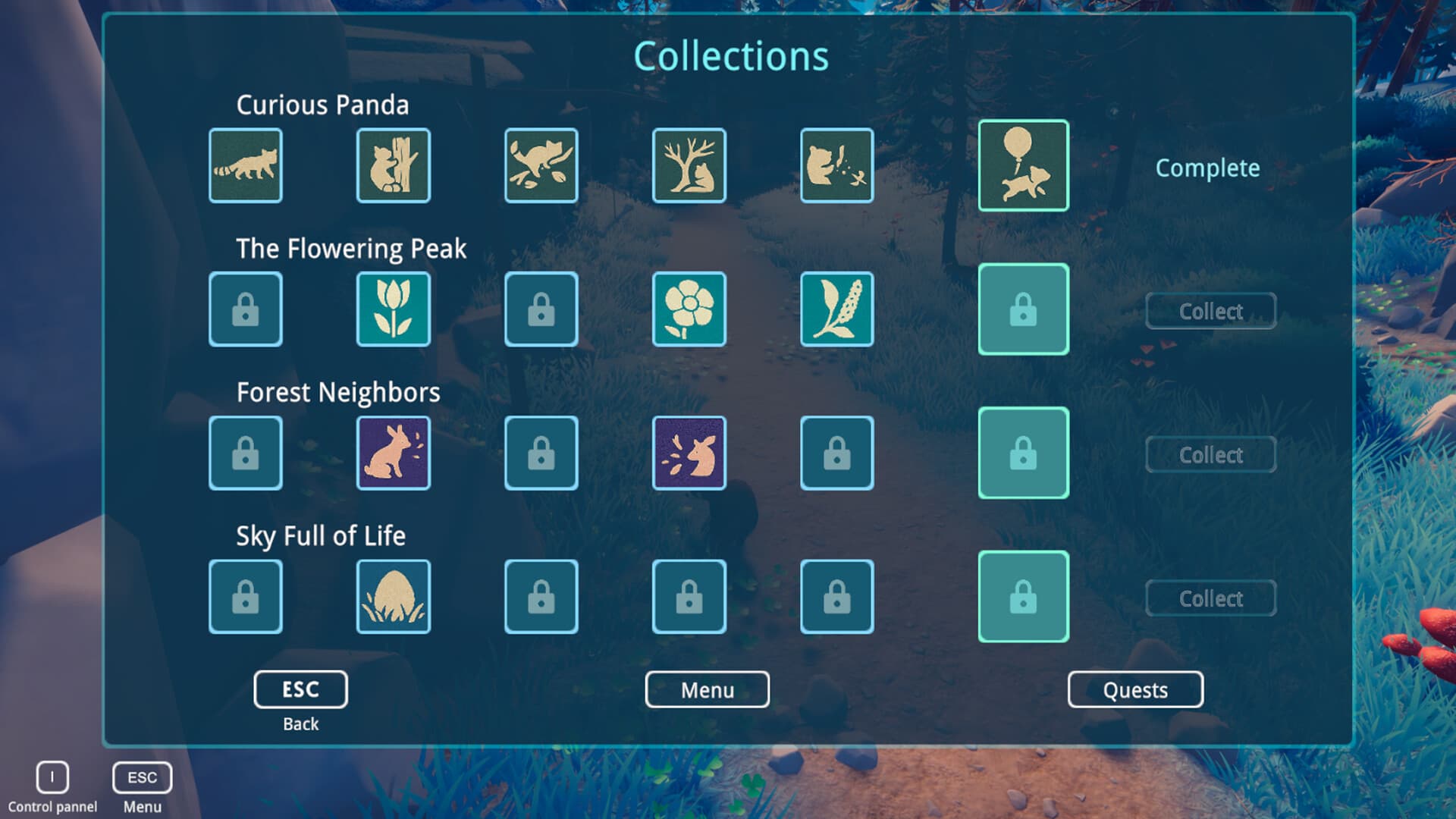Click the panda with balloon reward icon
Screen dimensions: 1456x819
coord(1023,166)
